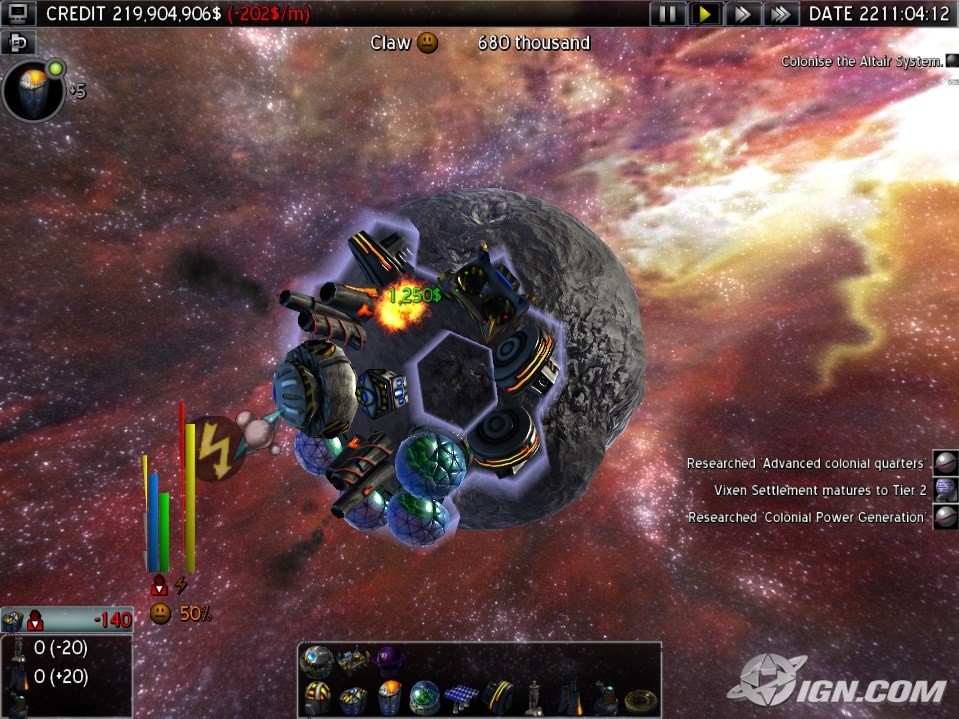Viewport: 959px width, 719px height.
Task: Select the round colony portrait with green light
Action: [x=33, y=90]
